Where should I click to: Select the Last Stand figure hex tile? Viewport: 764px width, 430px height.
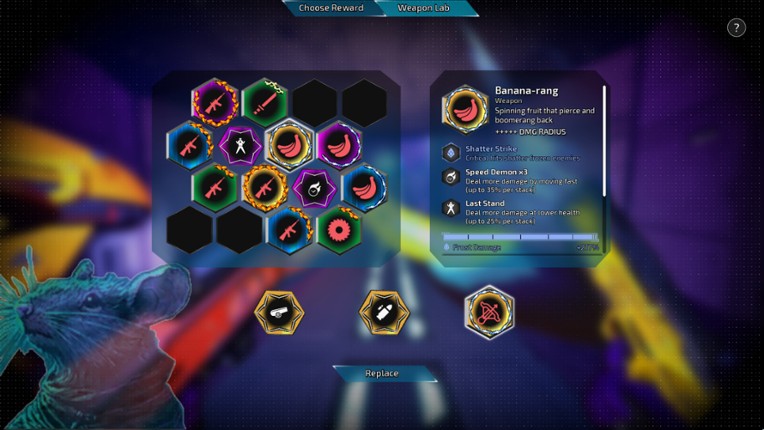(x=240, y=144)
